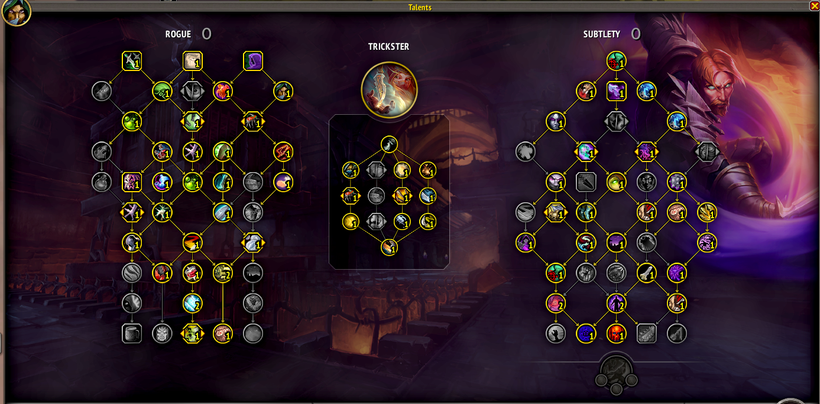The width and height of the screenshot is (820, 404).
Task: Select the purple square talent atop Rogue tree
Action: tap(253, 62)
